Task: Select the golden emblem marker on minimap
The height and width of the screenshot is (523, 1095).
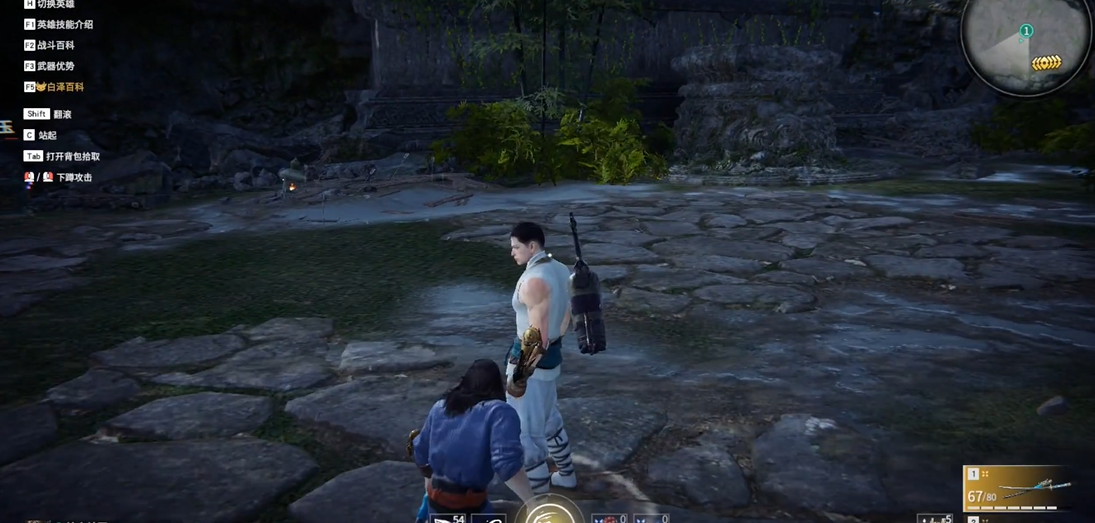Action: 1046,63
